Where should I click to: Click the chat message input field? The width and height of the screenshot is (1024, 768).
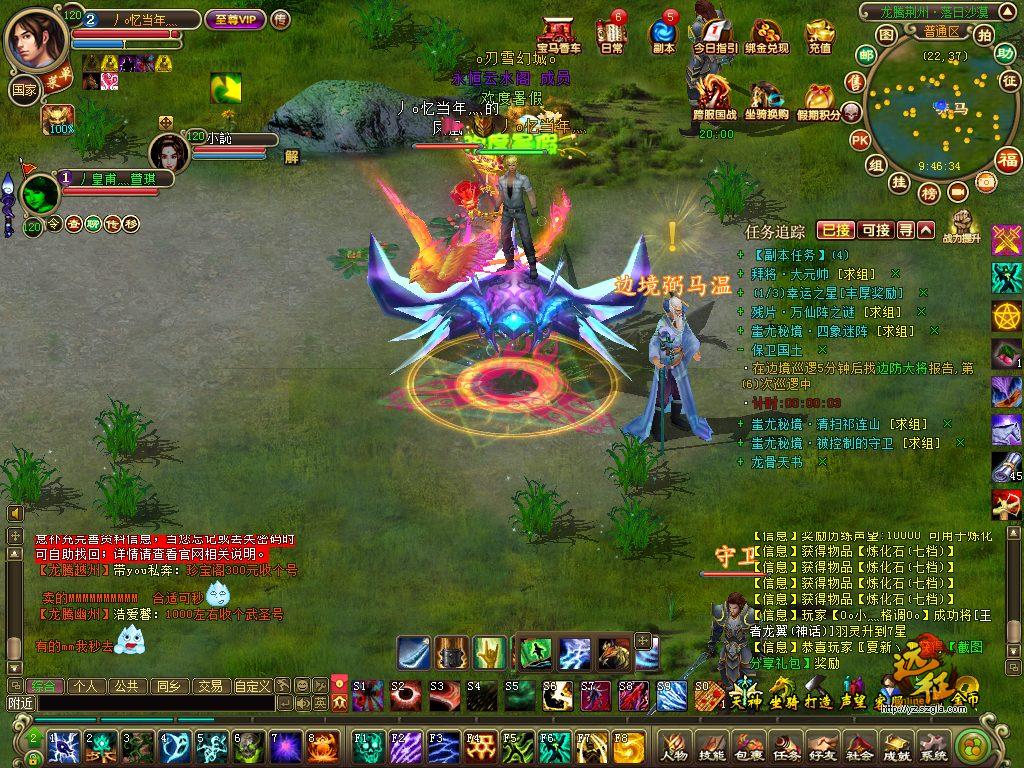(x=155, y=704)
